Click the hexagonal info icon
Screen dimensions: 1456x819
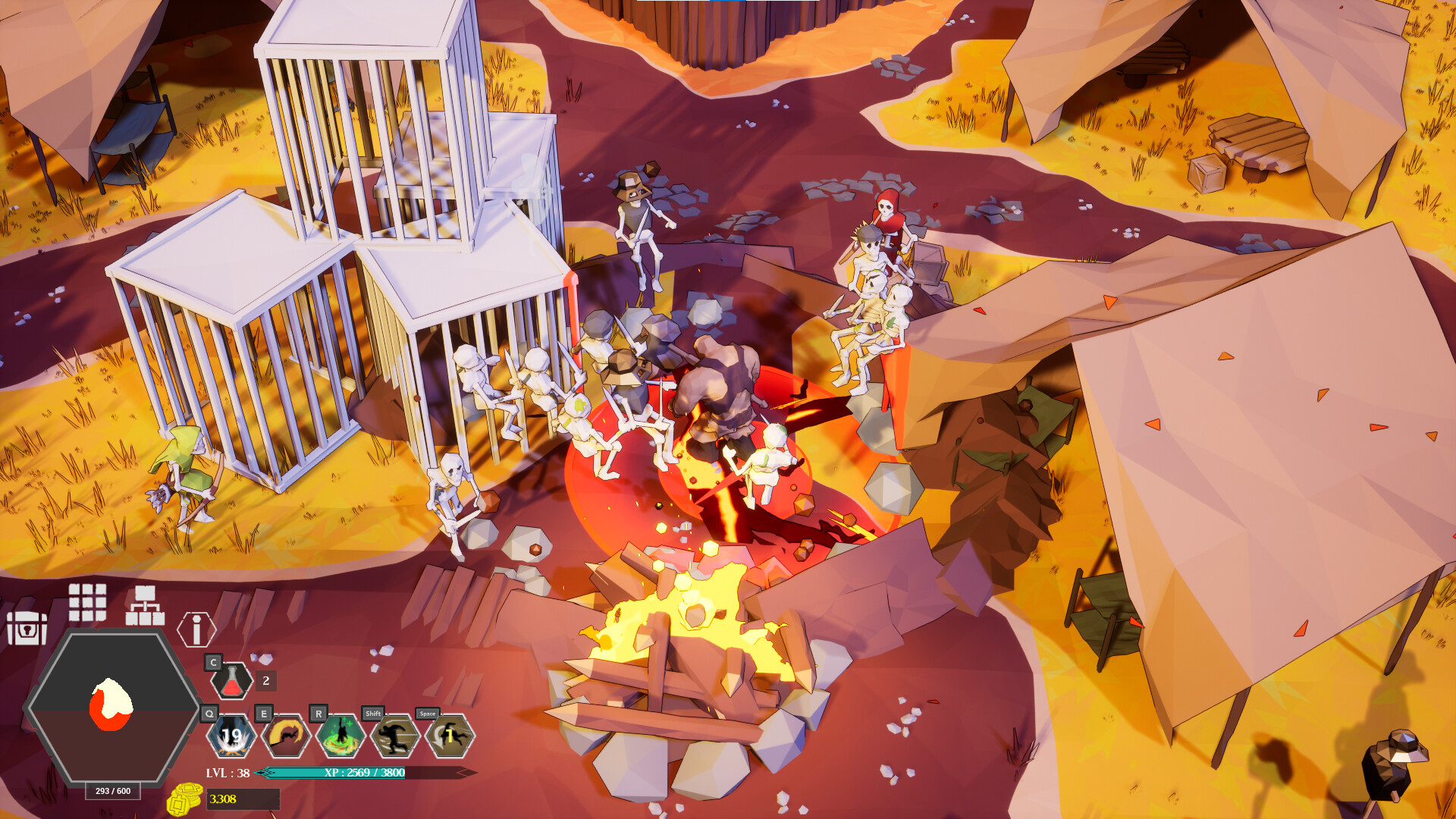pyautogui.click(x=196, y=628)
